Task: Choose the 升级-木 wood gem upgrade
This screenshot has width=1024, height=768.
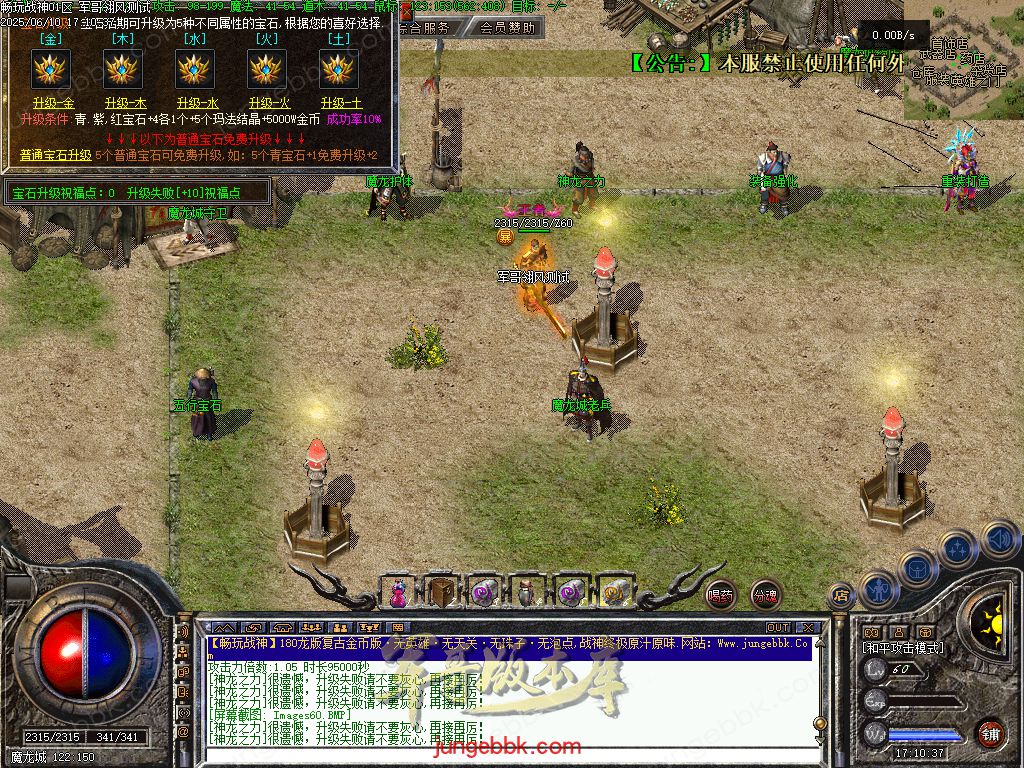Action: coord(125,103)
